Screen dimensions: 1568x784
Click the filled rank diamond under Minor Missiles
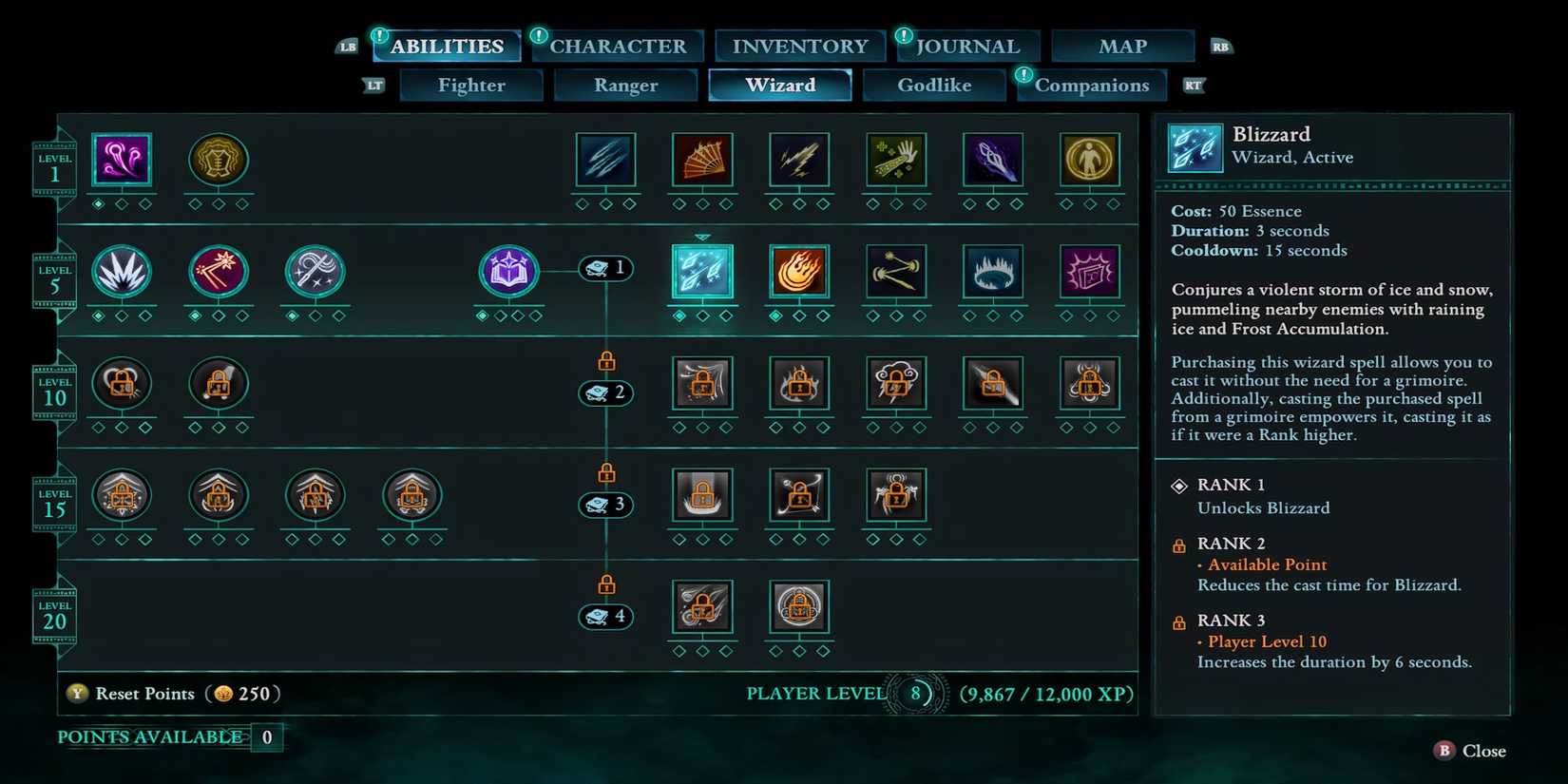coord(99,202)
